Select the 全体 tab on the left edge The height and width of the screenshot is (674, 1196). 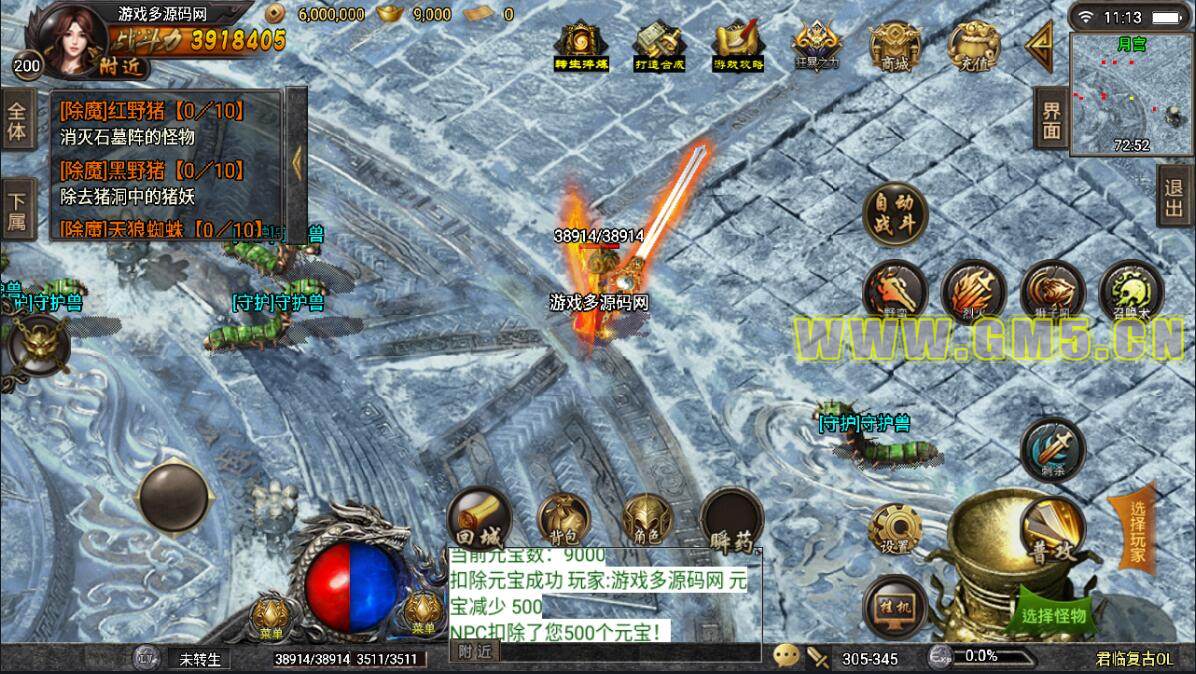[16, 120]
